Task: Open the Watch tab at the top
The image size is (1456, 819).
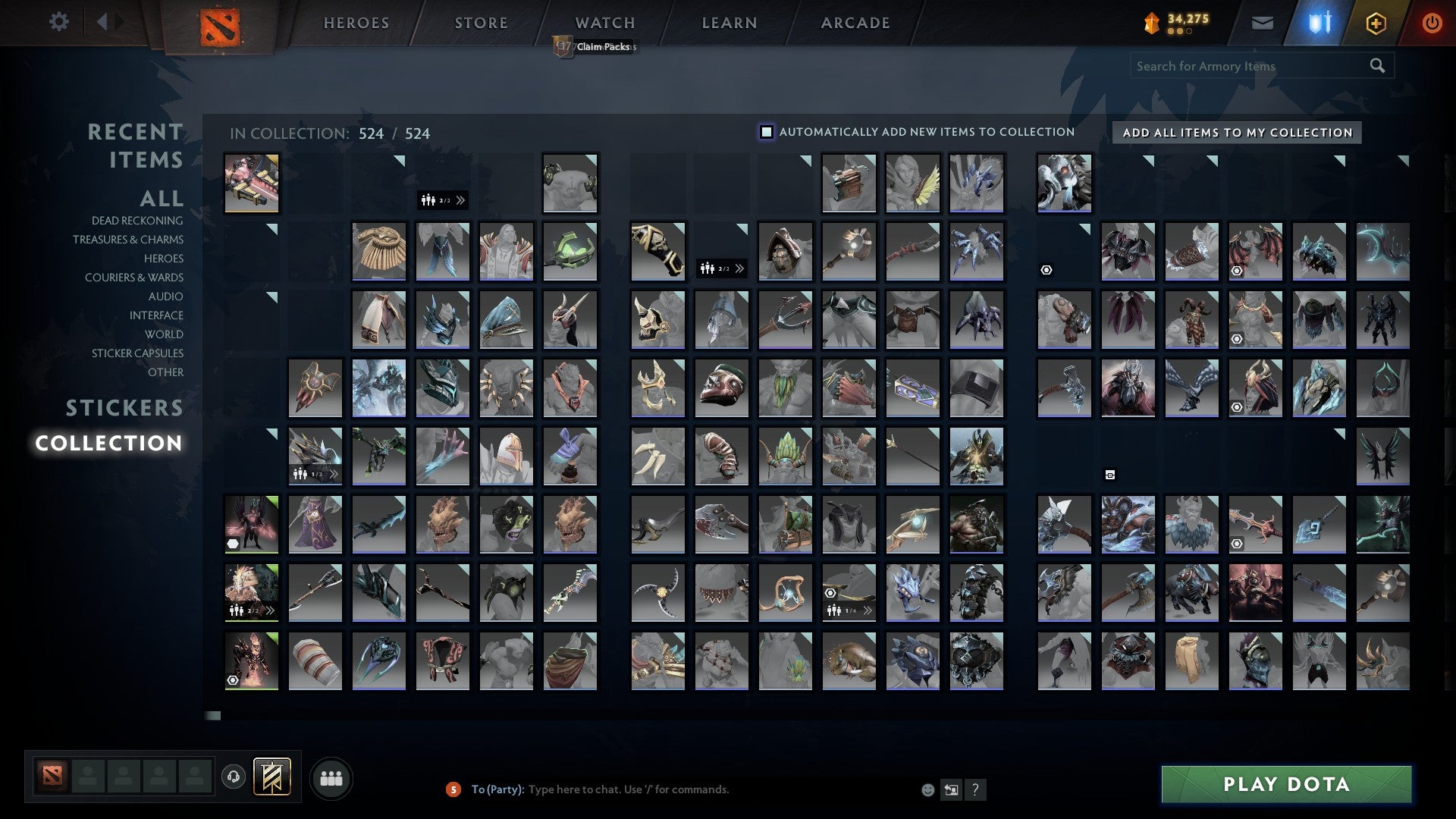Action: point(604,22)
